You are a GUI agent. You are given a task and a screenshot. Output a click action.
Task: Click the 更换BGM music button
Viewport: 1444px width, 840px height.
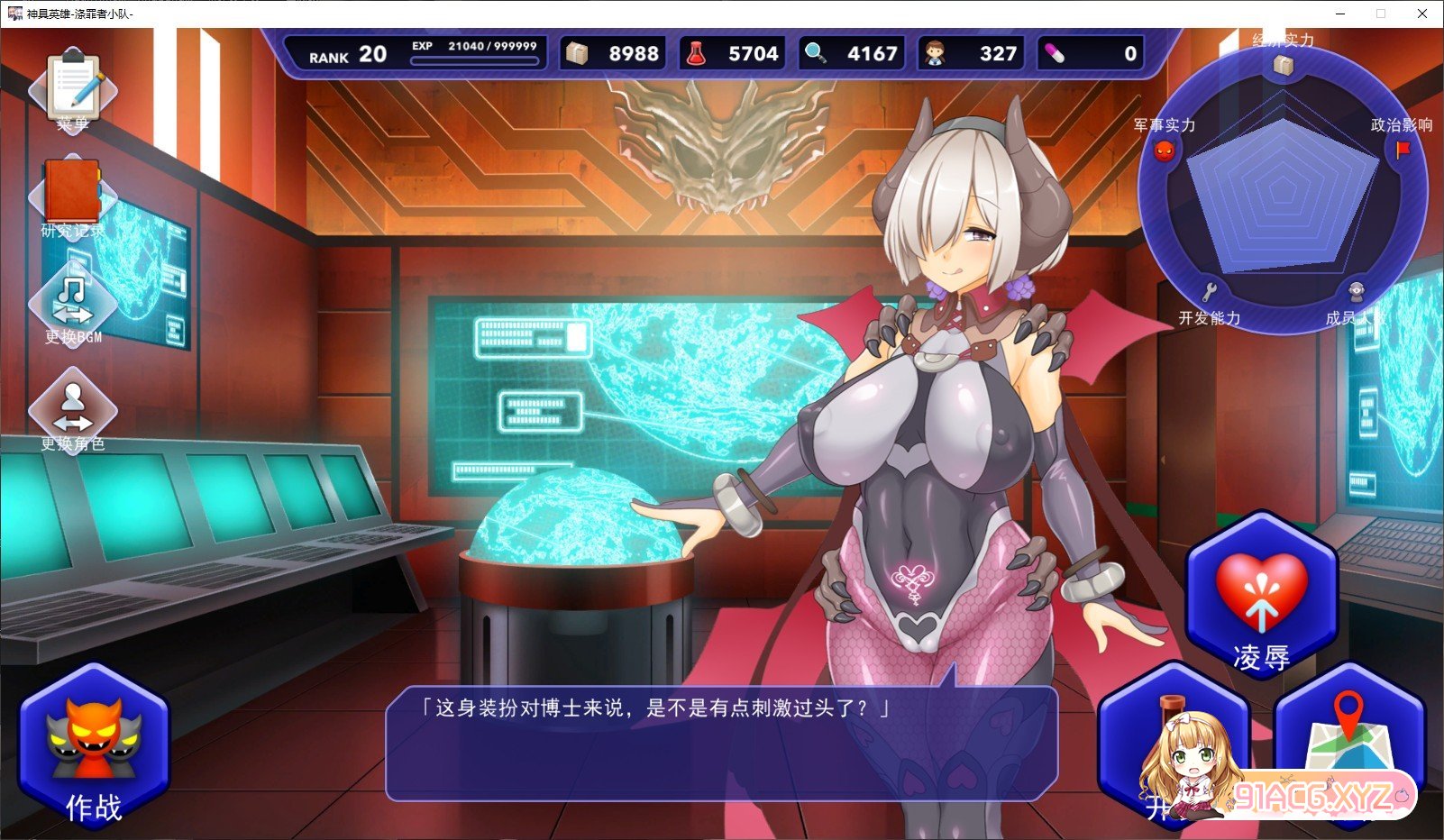point(73,305)
